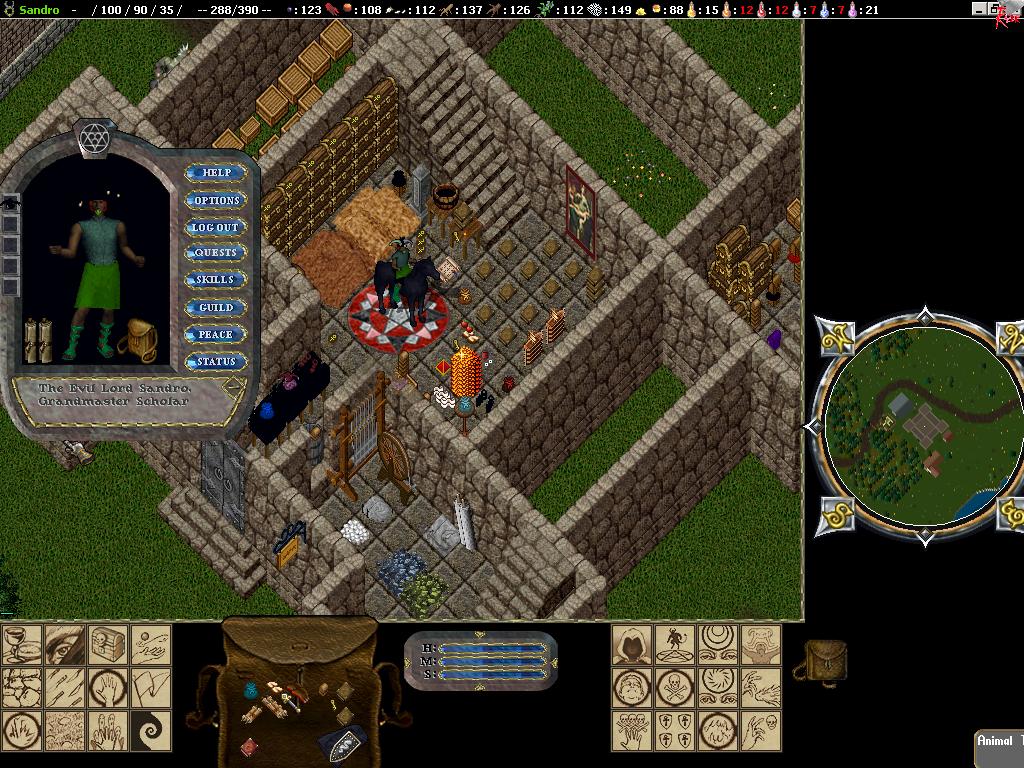Activate the black spiral spell icon
The image size is (1024, 768).
(151, 730)
